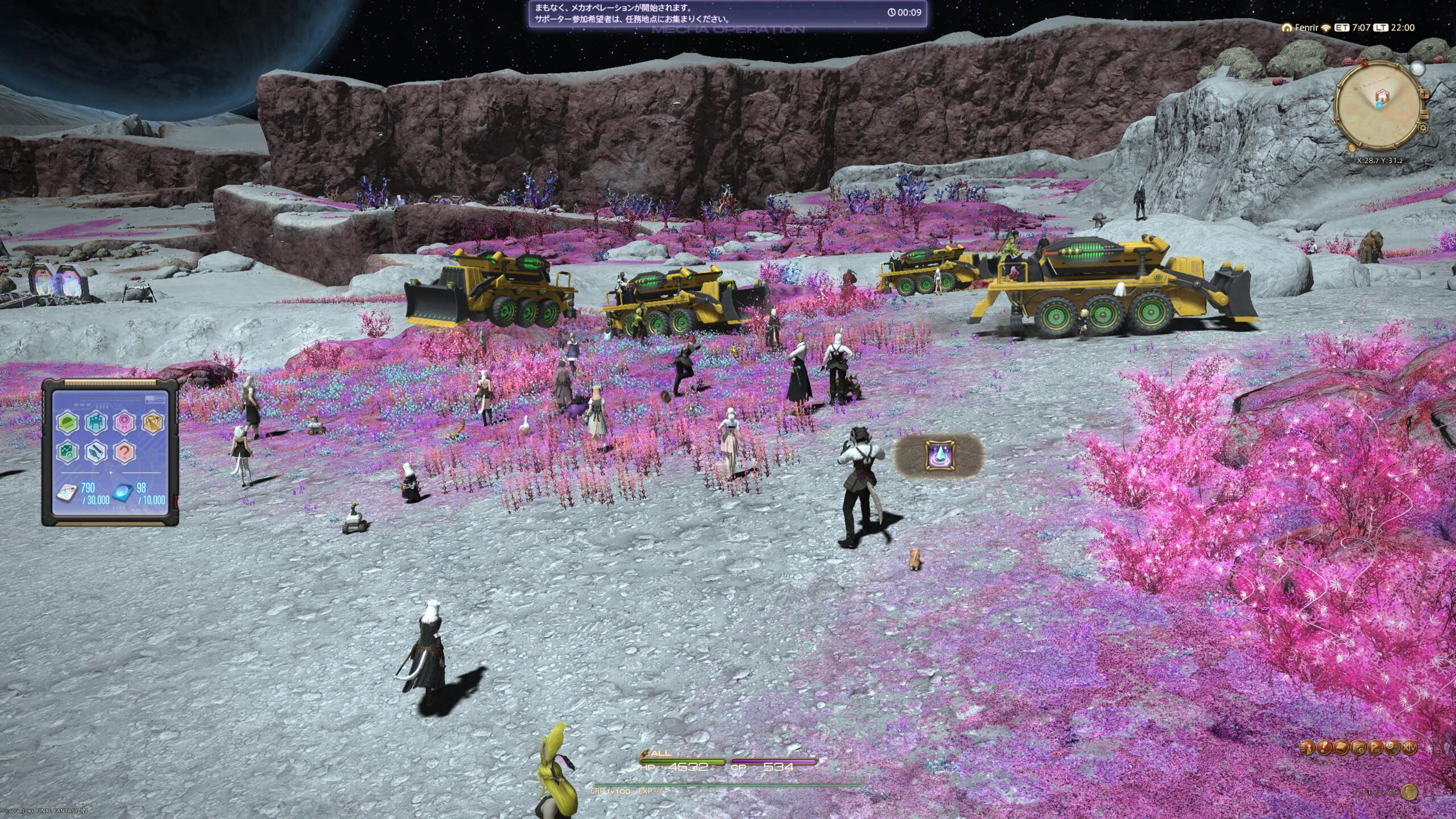Click the blue crystal duty action icon

coord(939,456)
